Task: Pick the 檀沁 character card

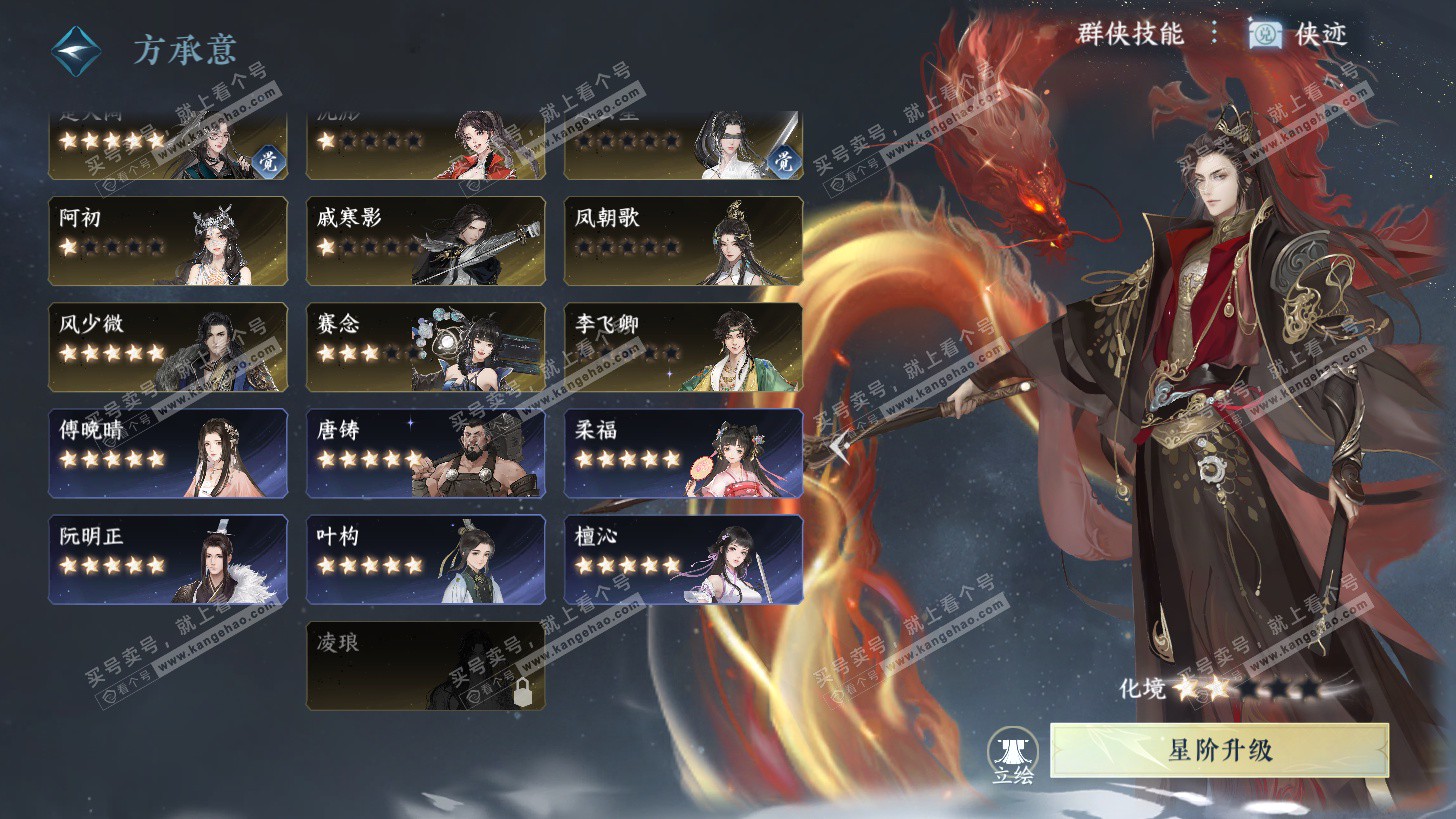Action: tap(683, 559)
